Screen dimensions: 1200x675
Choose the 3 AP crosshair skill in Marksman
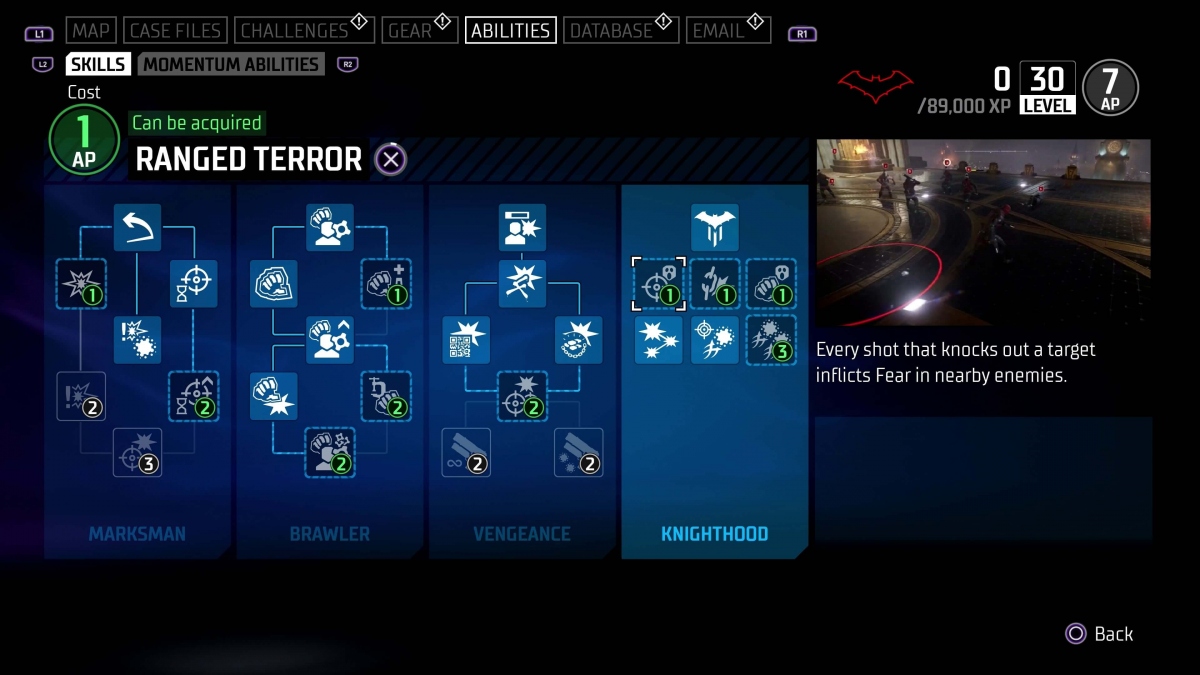coord(137,452)
